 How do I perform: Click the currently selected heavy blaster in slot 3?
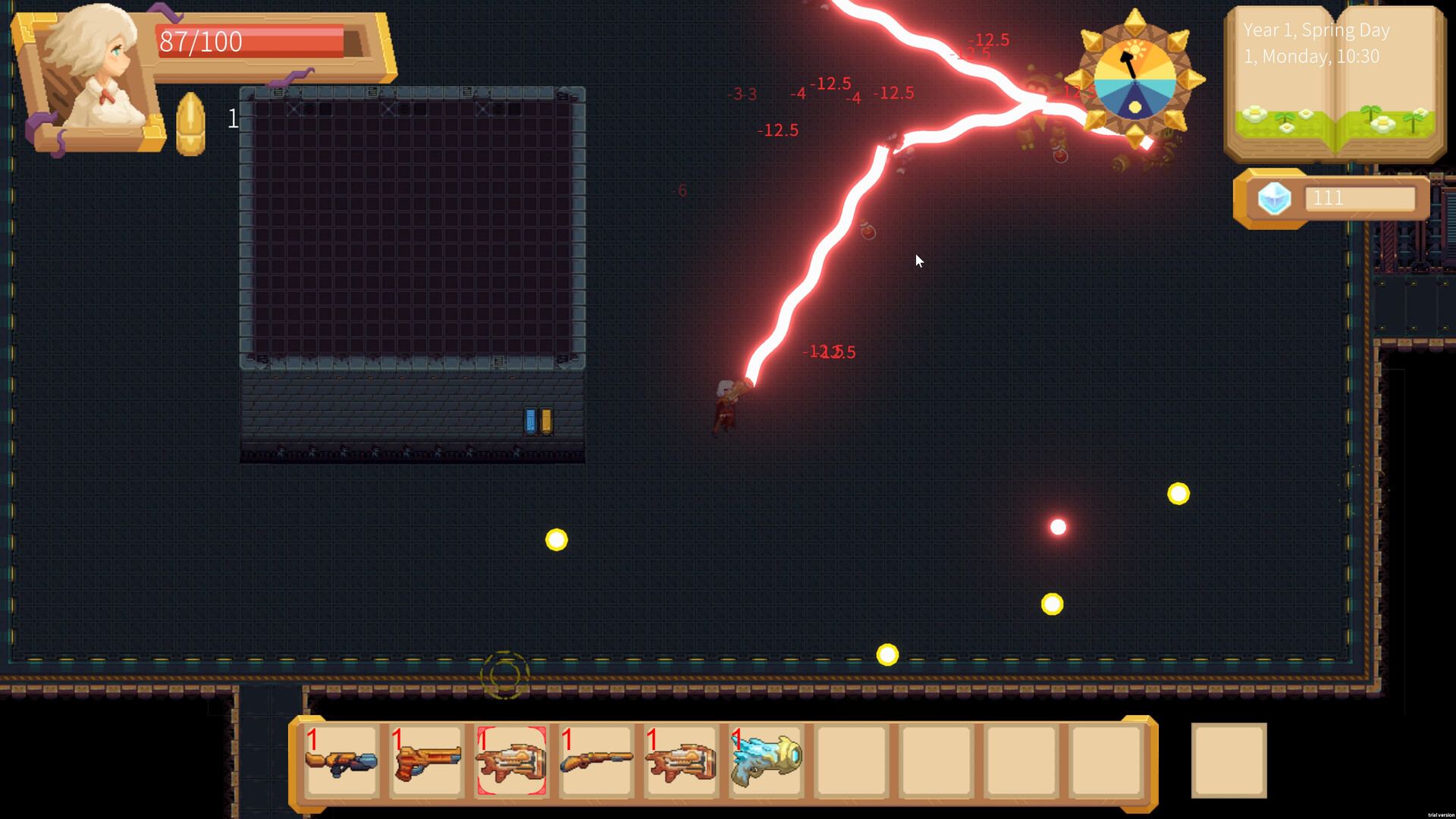pyautogui.click(x=511, y=761)
